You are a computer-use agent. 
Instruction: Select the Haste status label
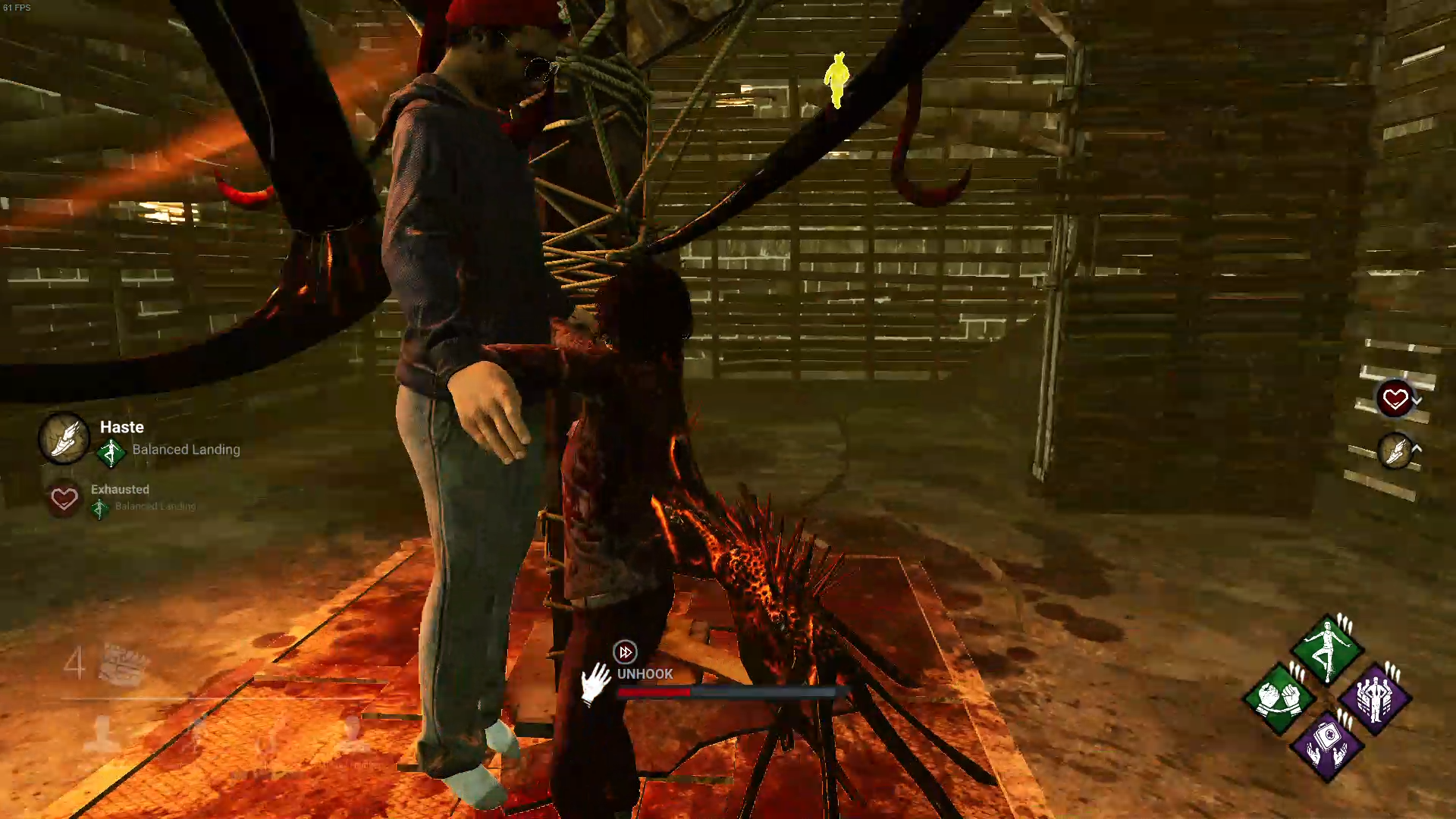click(121, 427)
